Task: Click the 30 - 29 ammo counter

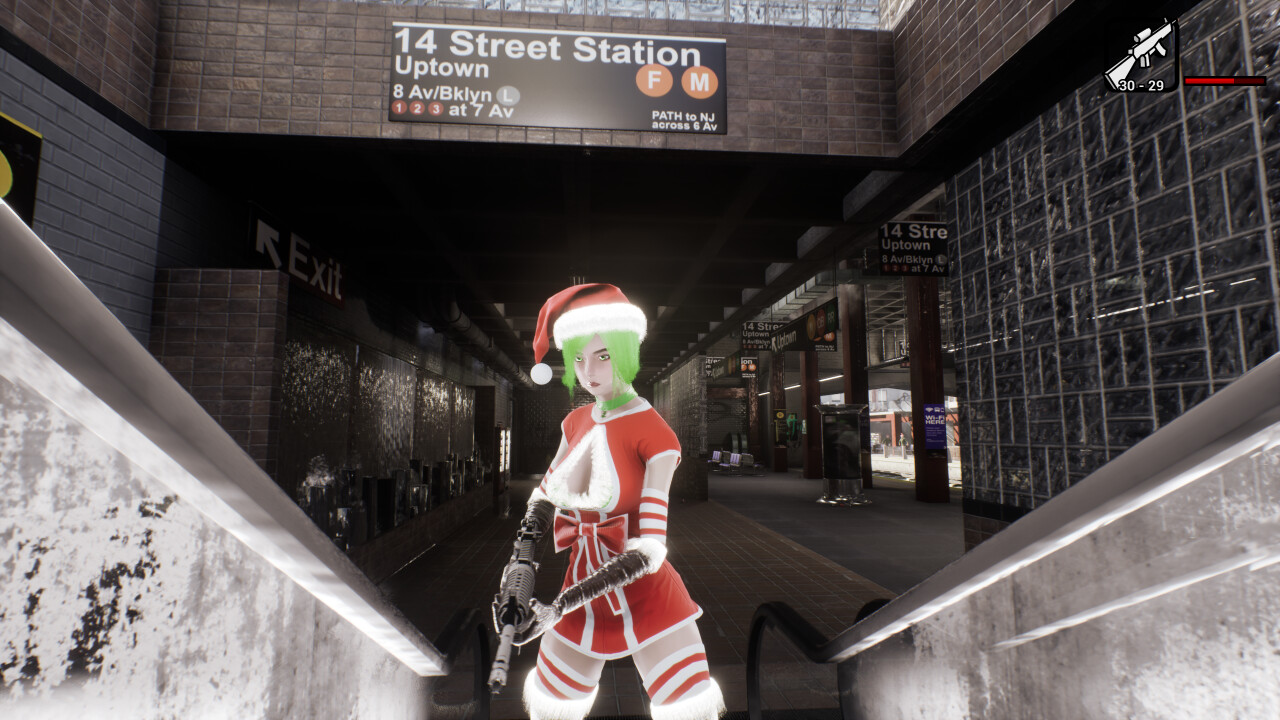Action: click(1143, 87)
